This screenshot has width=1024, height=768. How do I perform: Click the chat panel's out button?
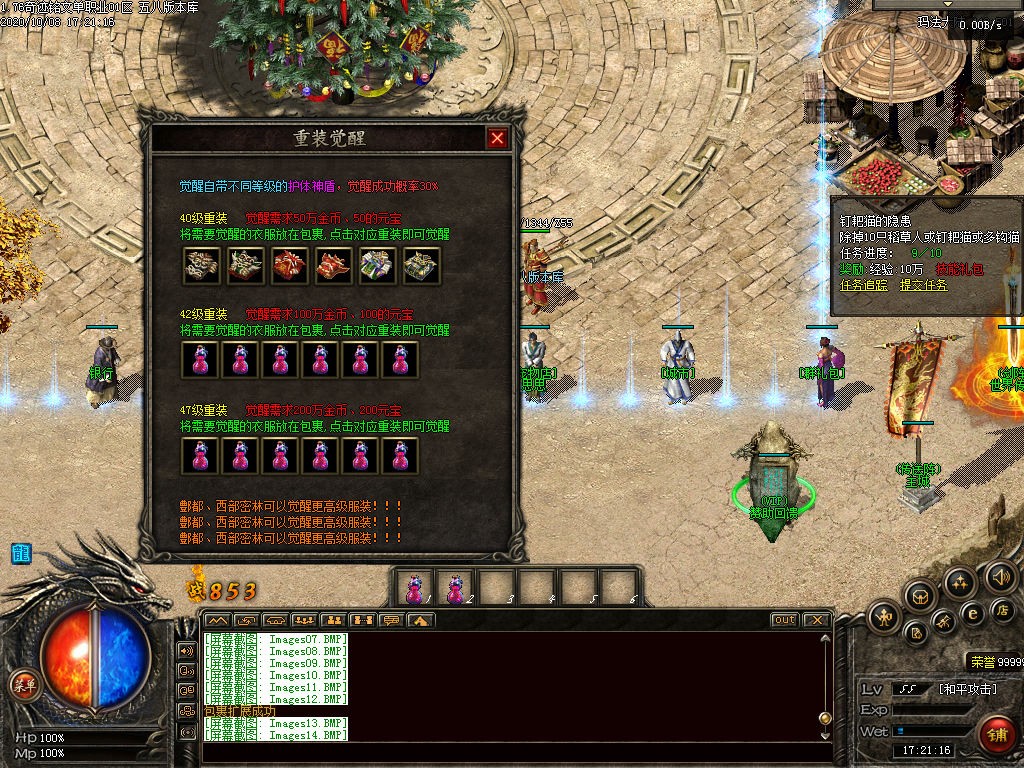point(785,620)
